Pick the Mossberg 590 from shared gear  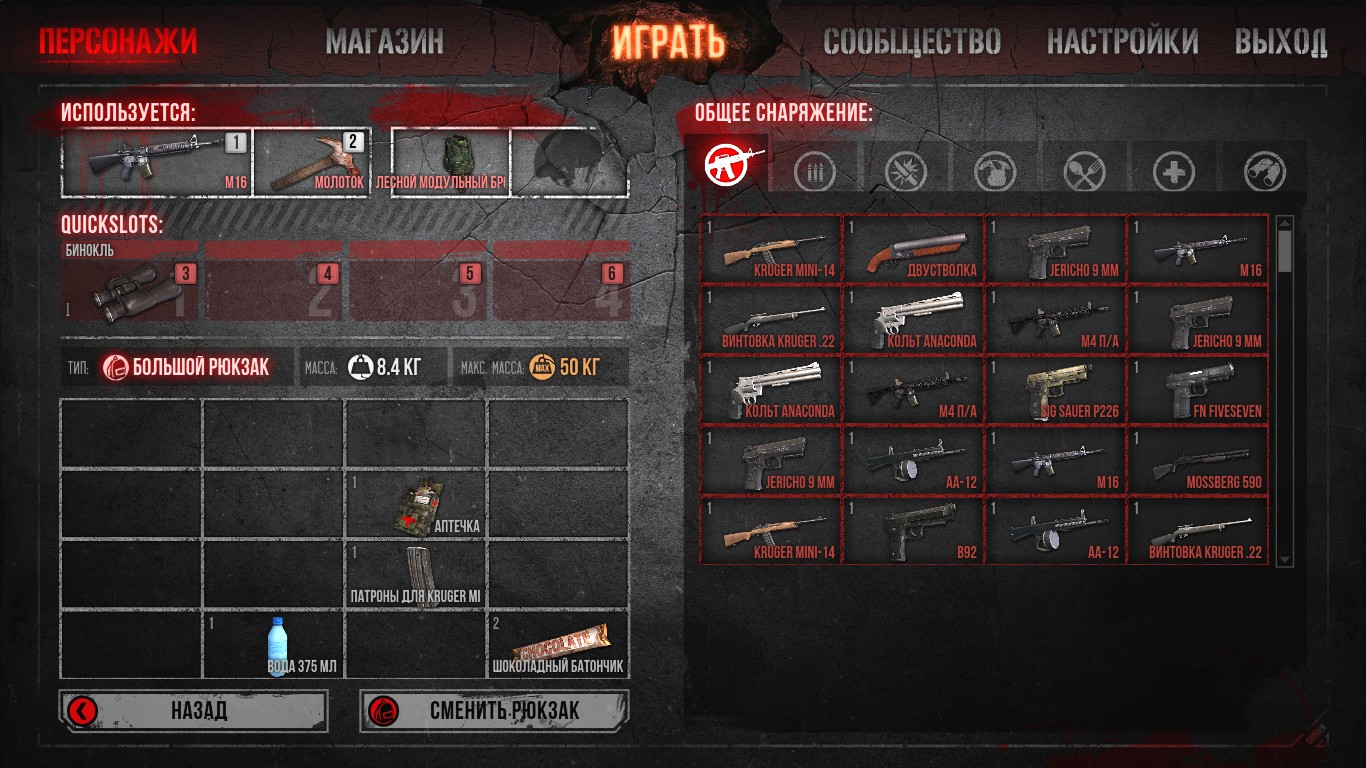click(1198, 460)
